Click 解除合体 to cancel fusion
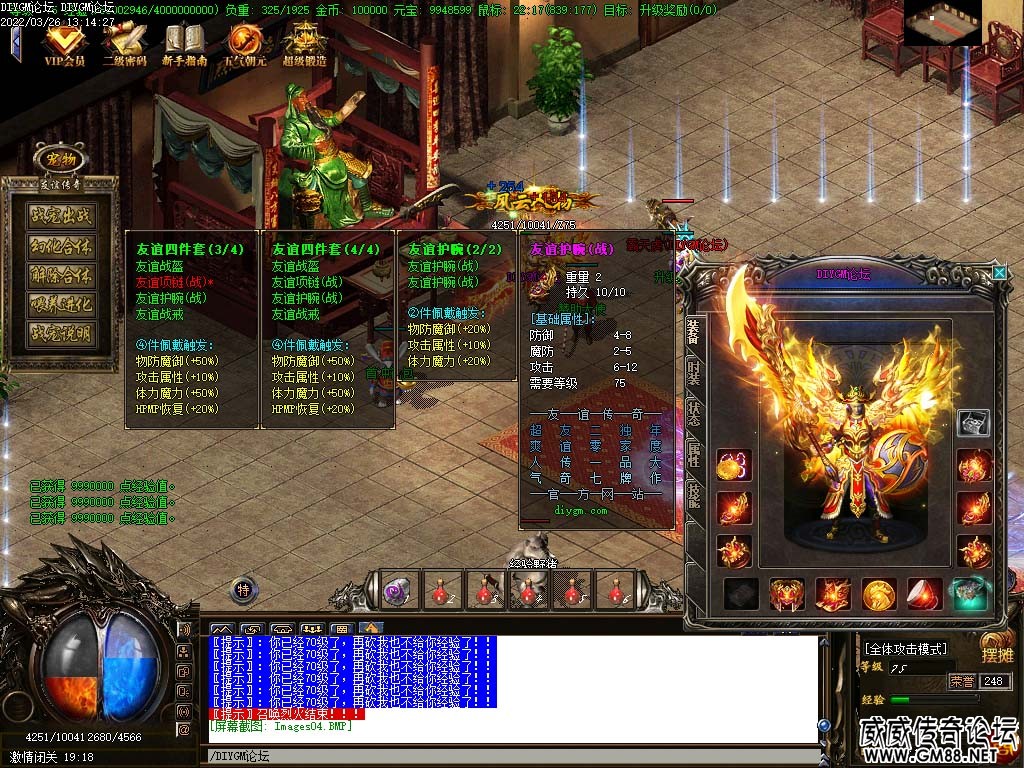 click(x=61, y=275)
